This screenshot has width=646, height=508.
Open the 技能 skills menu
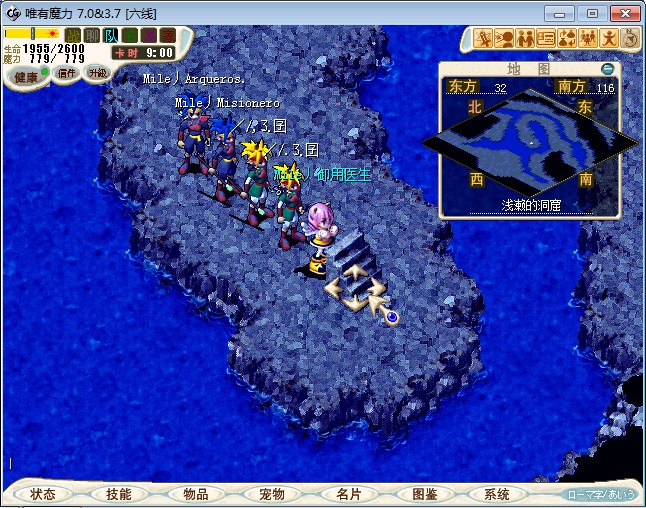(119, 494)
